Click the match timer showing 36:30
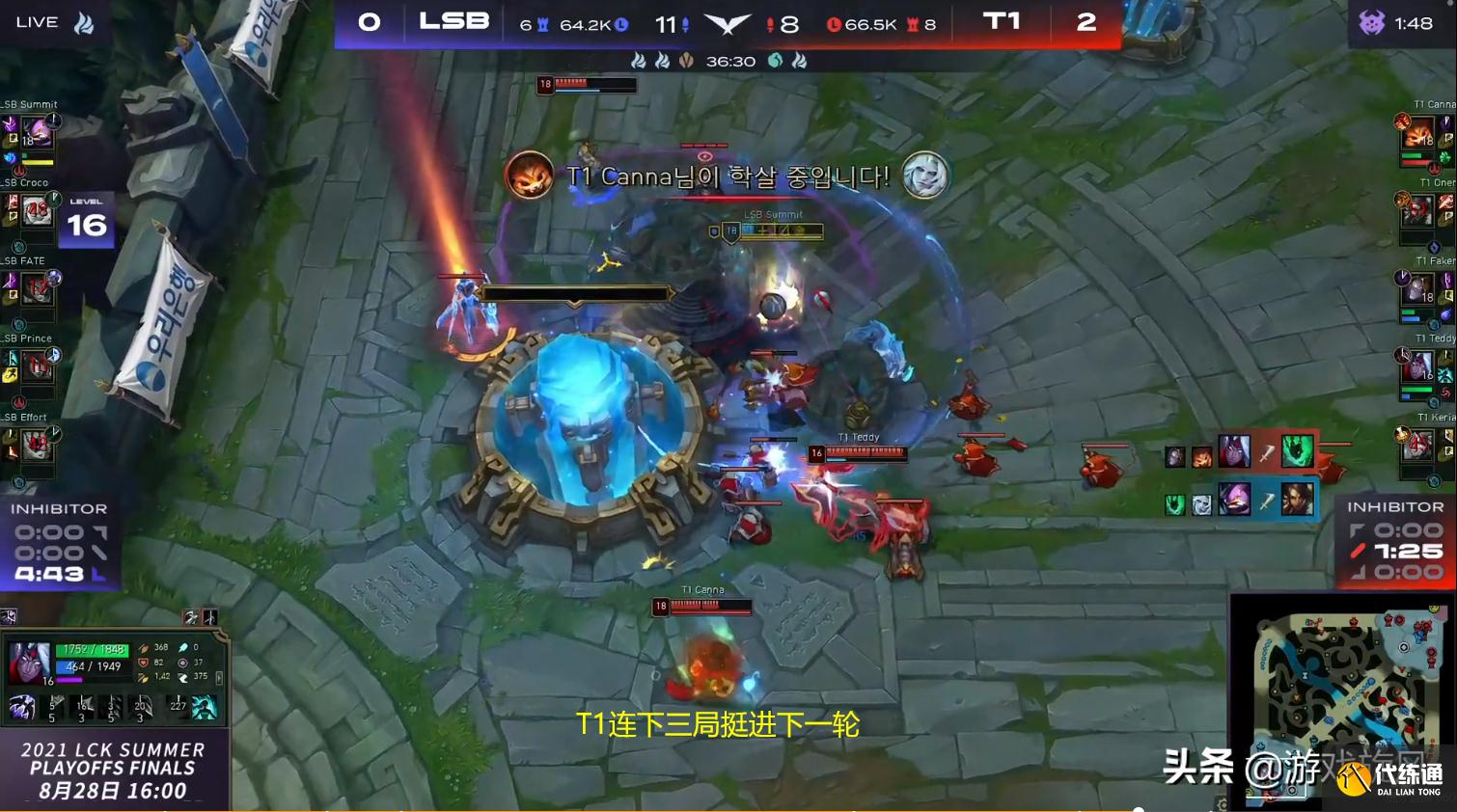Screen dimensions: 1457x812 730,60
